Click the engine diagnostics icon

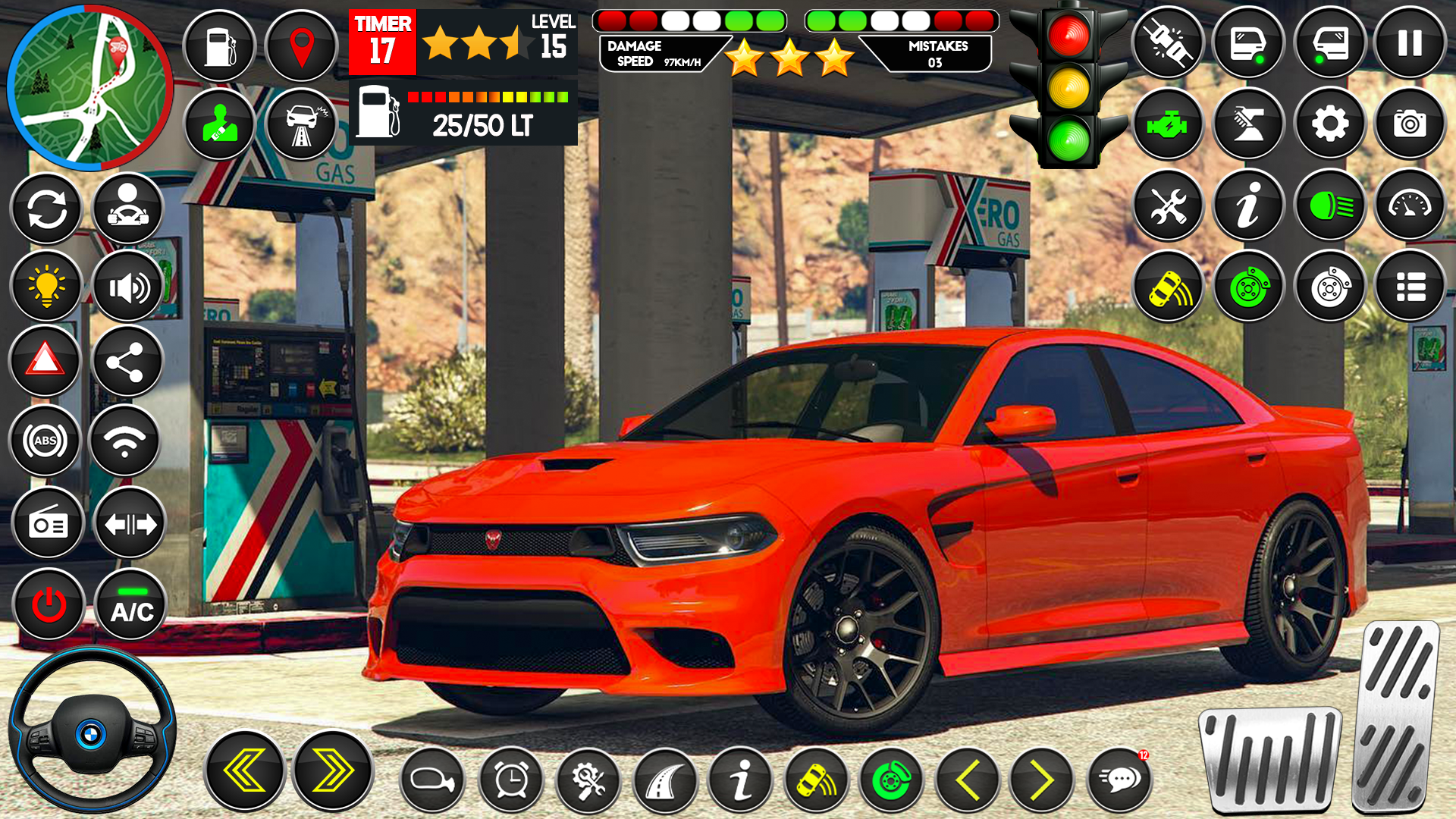pyautogui.click(x=1168, y=124)
